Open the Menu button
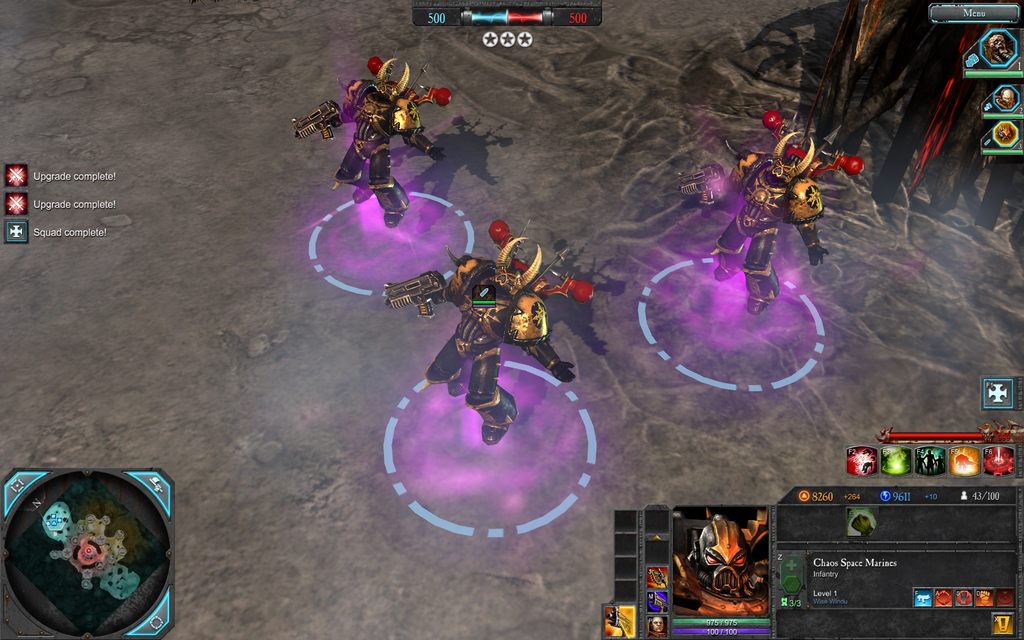Image resolution: width=1024 pixels, height=640 pixels. [974, 13]
